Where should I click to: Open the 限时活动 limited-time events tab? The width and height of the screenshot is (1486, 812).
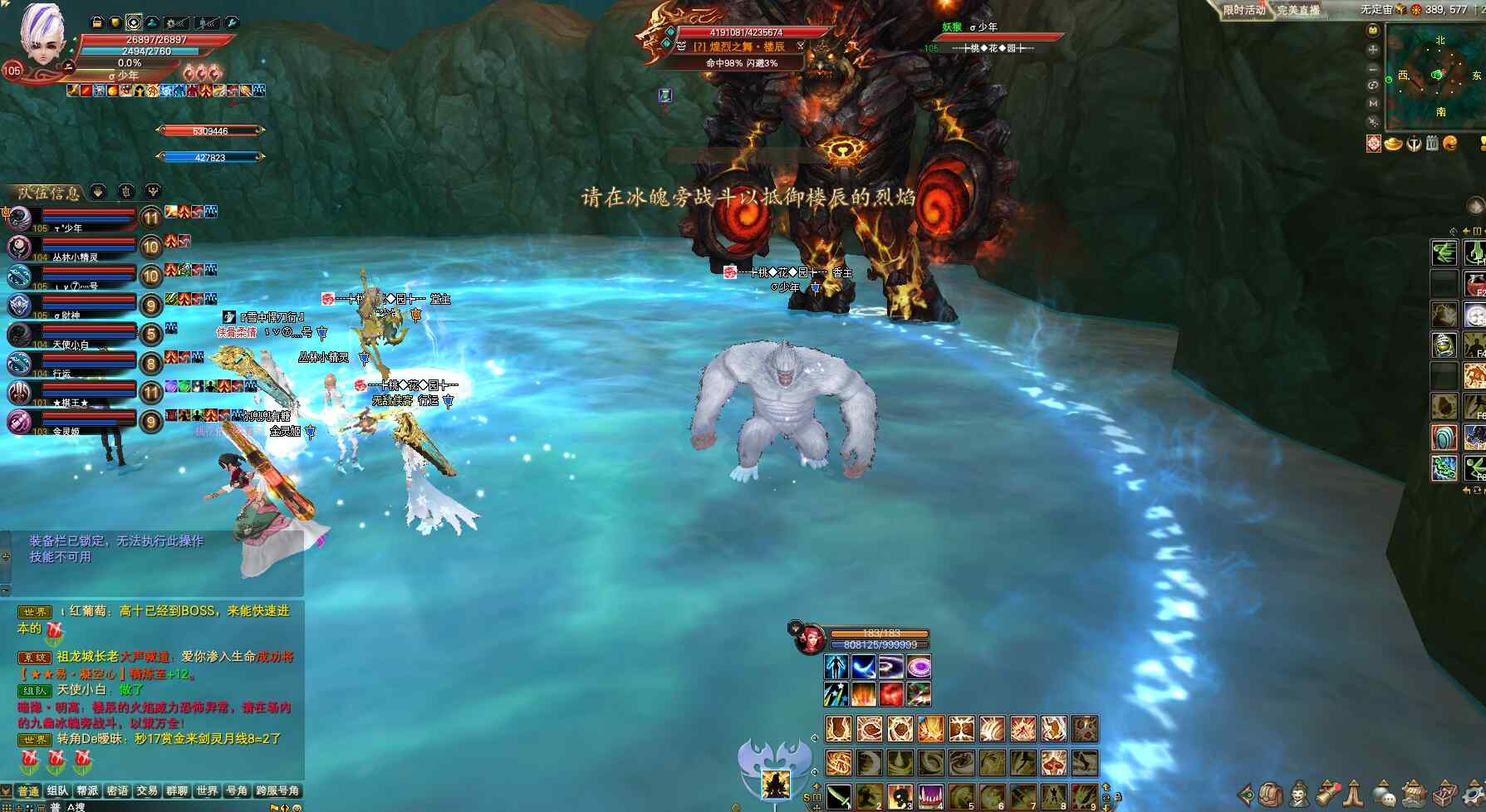1243,10
